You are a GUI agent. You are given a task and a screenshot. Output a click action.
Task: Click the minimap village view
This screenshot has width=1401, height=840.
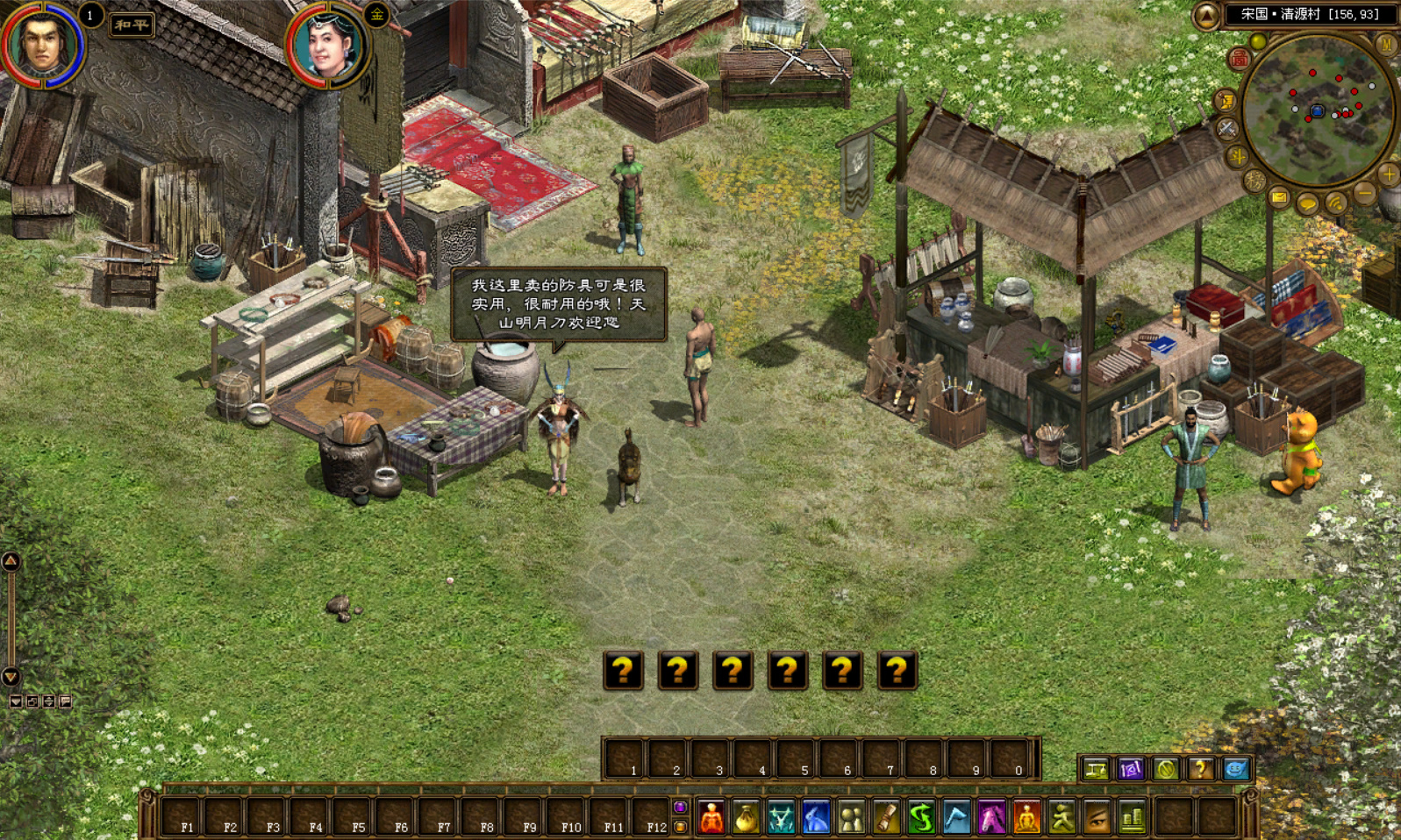[1317, 110]
